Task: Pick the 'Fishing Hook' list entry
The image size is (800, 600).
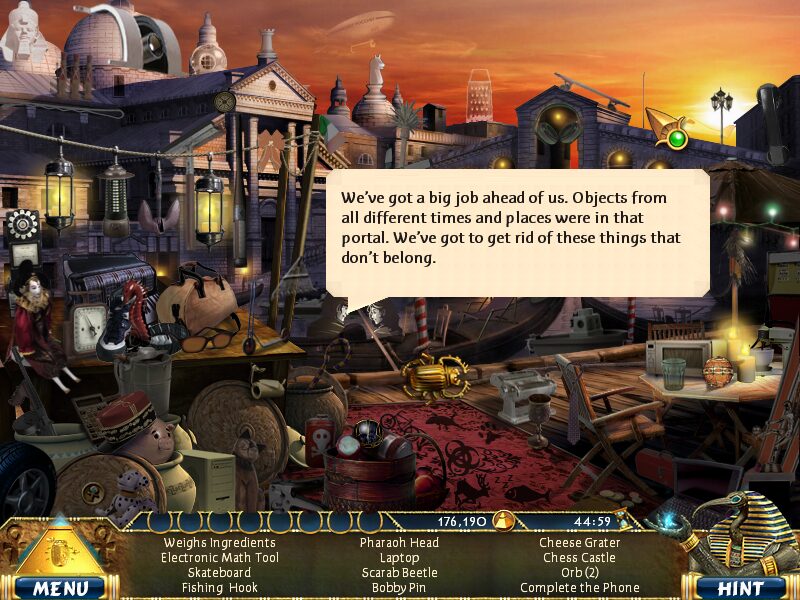Action: pyautogui.click(x=220, y=588)
